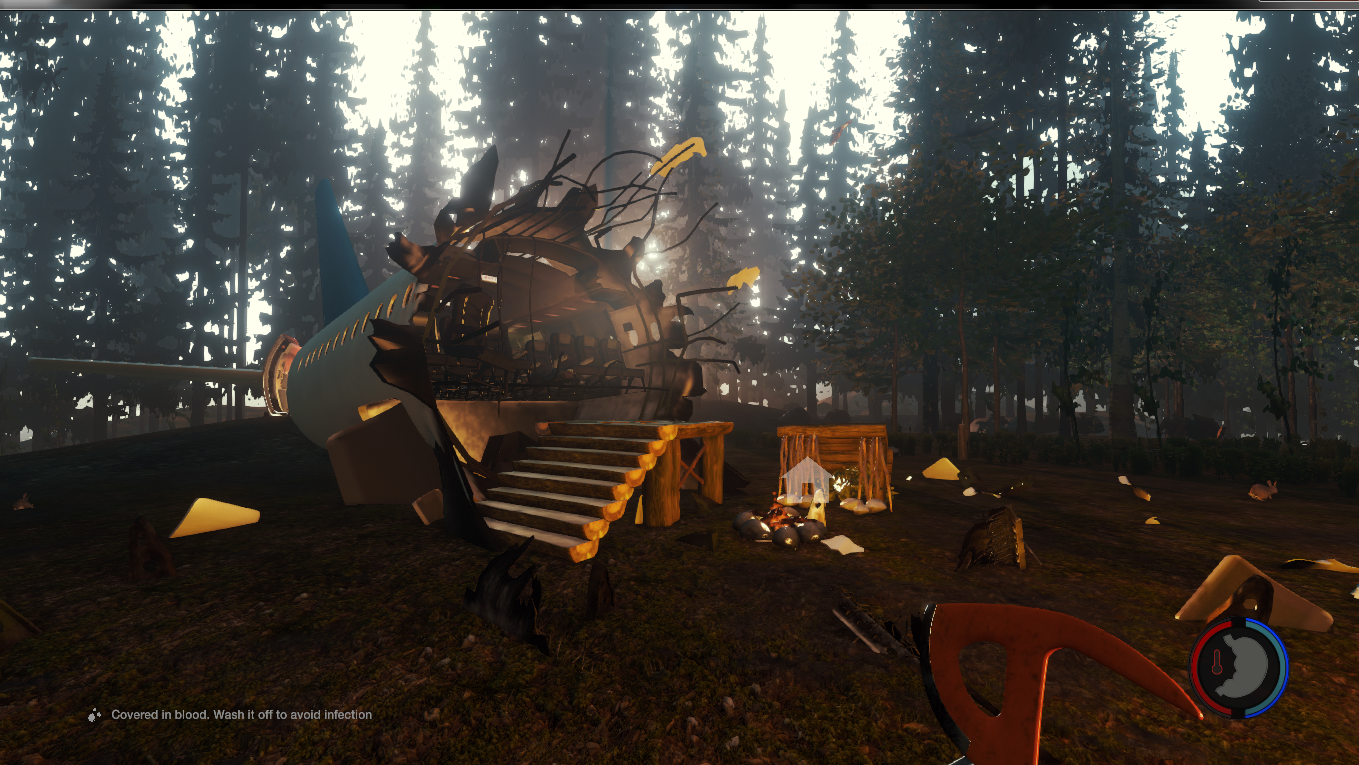Click the blood splatter status icon
Viewport: 1359px width, 765px height.
pos(95,715)
